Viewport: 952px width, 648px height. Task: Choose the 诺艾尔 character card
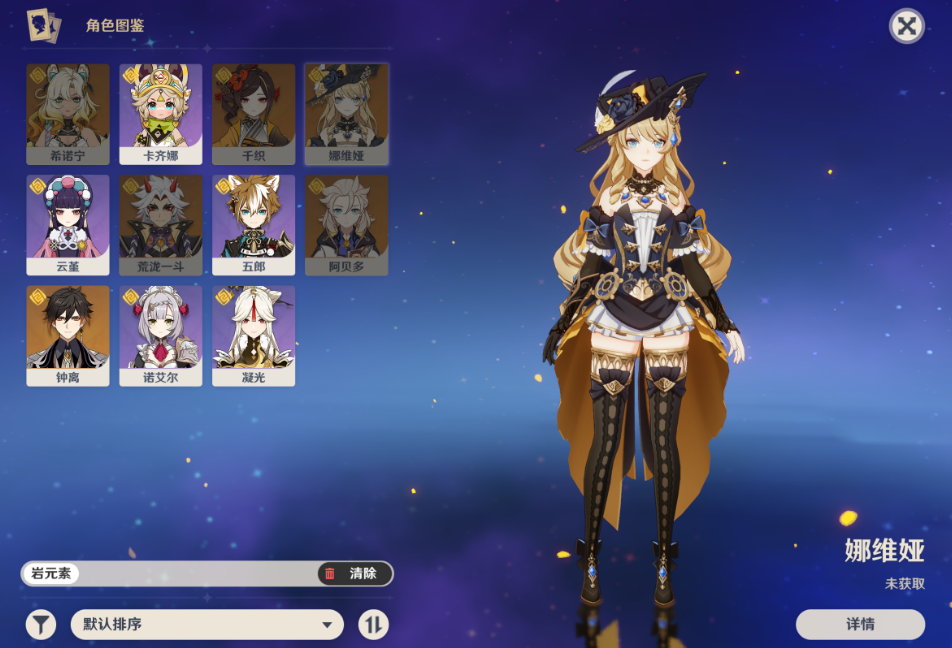point(161,335)
